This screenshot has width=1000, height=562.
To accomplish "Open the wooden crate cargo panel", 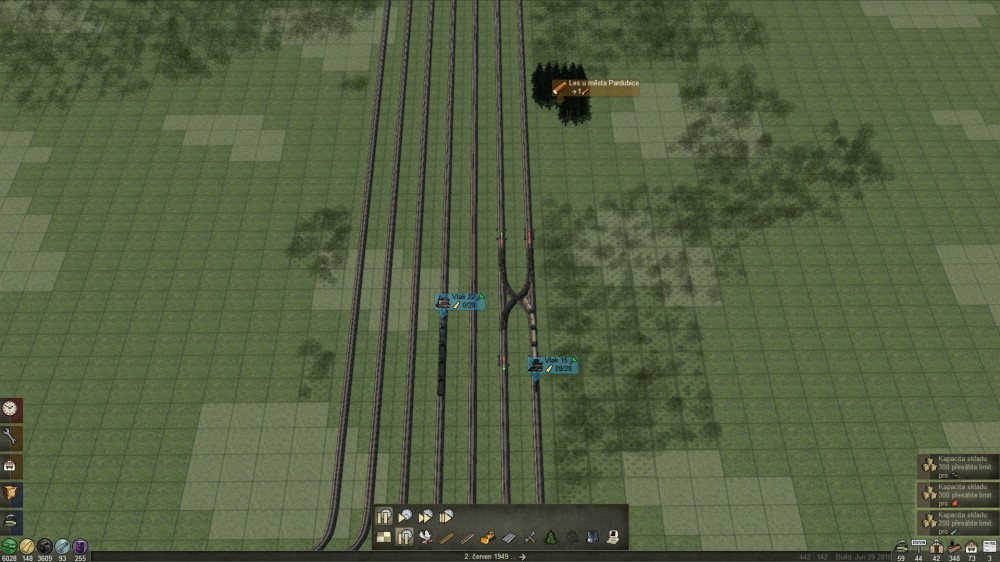I will pyautogui.click(x=11, y=493).
